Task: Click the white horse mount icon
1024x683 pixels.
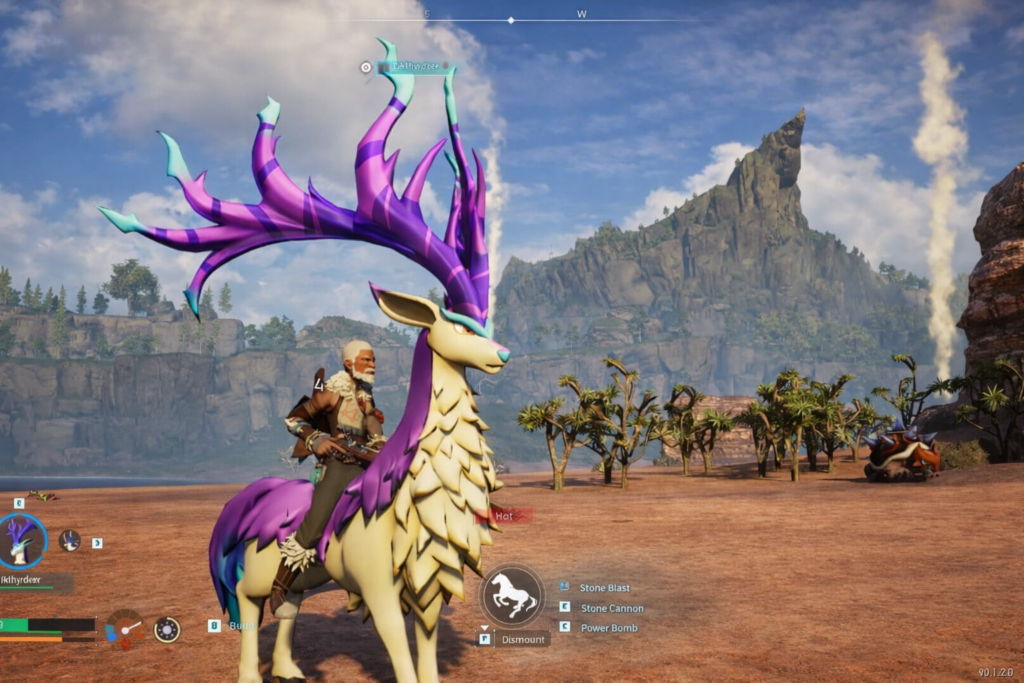Action: click(512, 596)
